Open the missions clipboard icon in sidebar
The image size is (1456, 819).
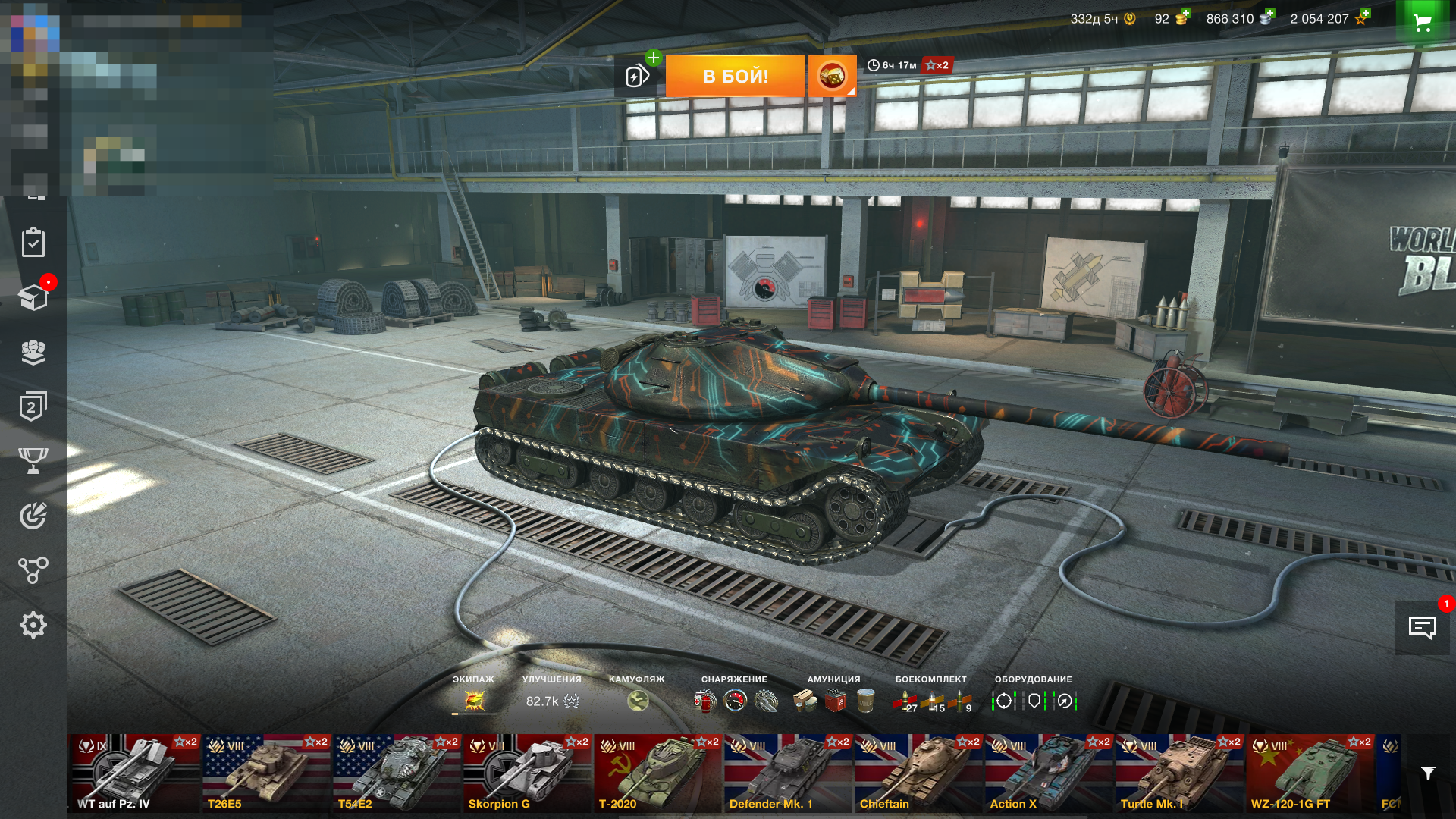(33, 243)
